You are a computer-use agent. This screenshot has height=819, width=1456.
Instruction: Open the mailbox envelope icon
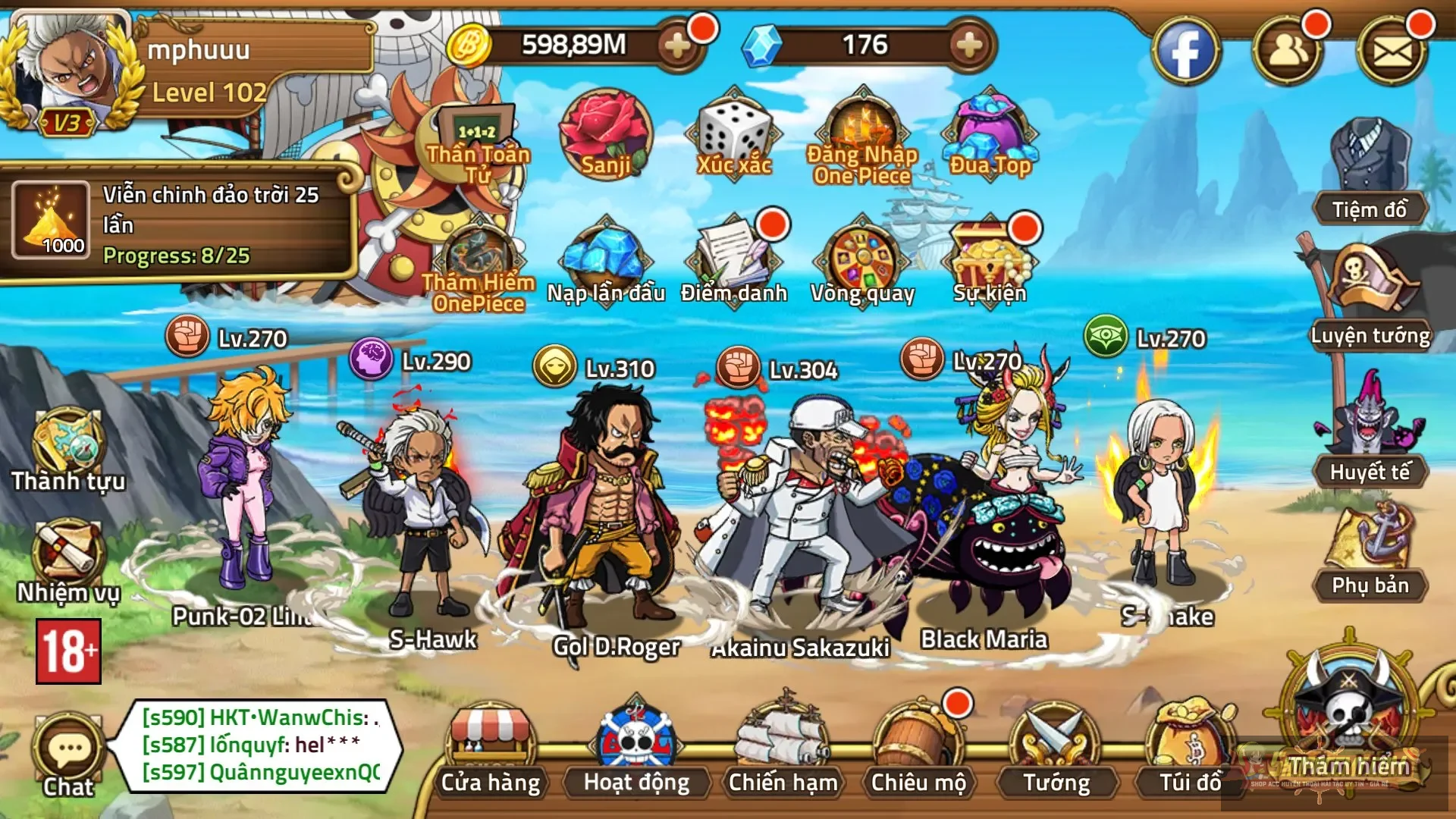[x=1392, y=52]
